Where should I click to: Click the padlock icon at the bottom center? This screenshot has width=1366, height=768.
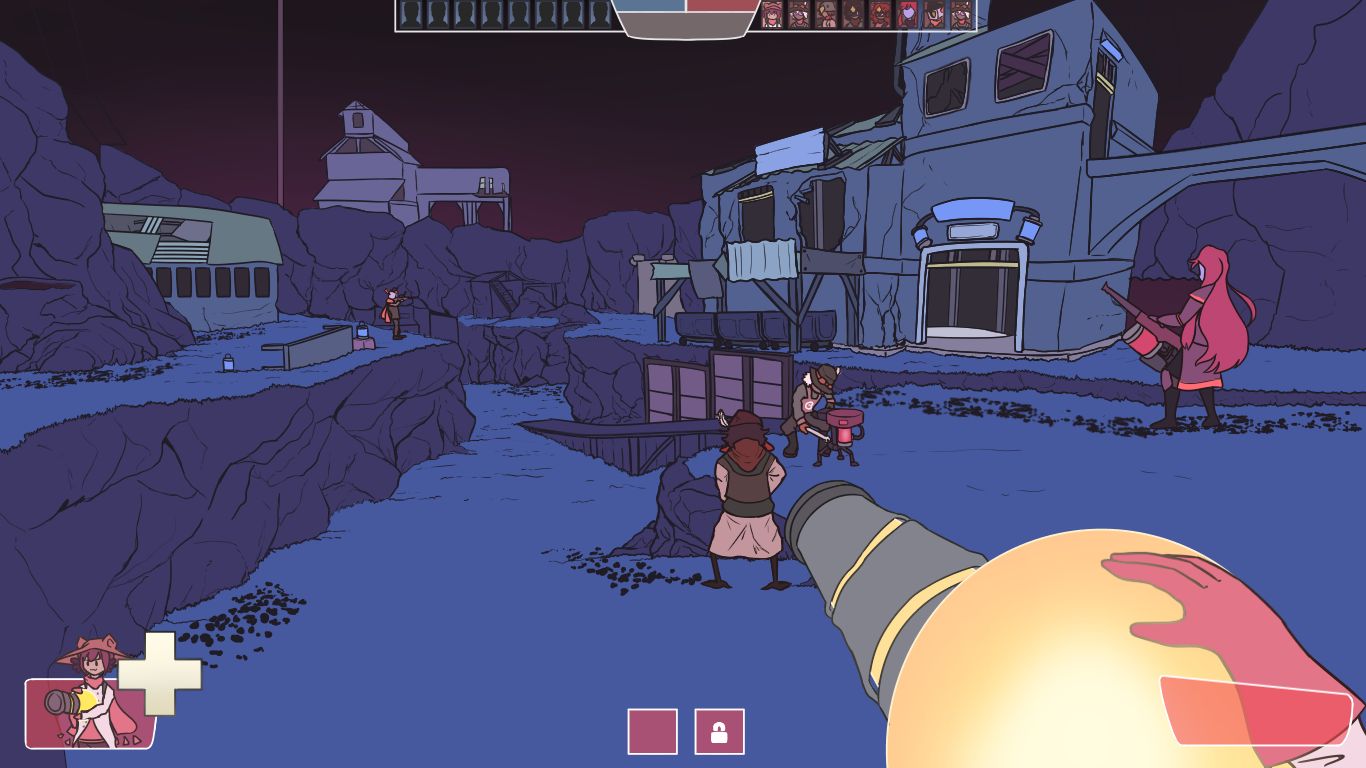tap(719, 729)
